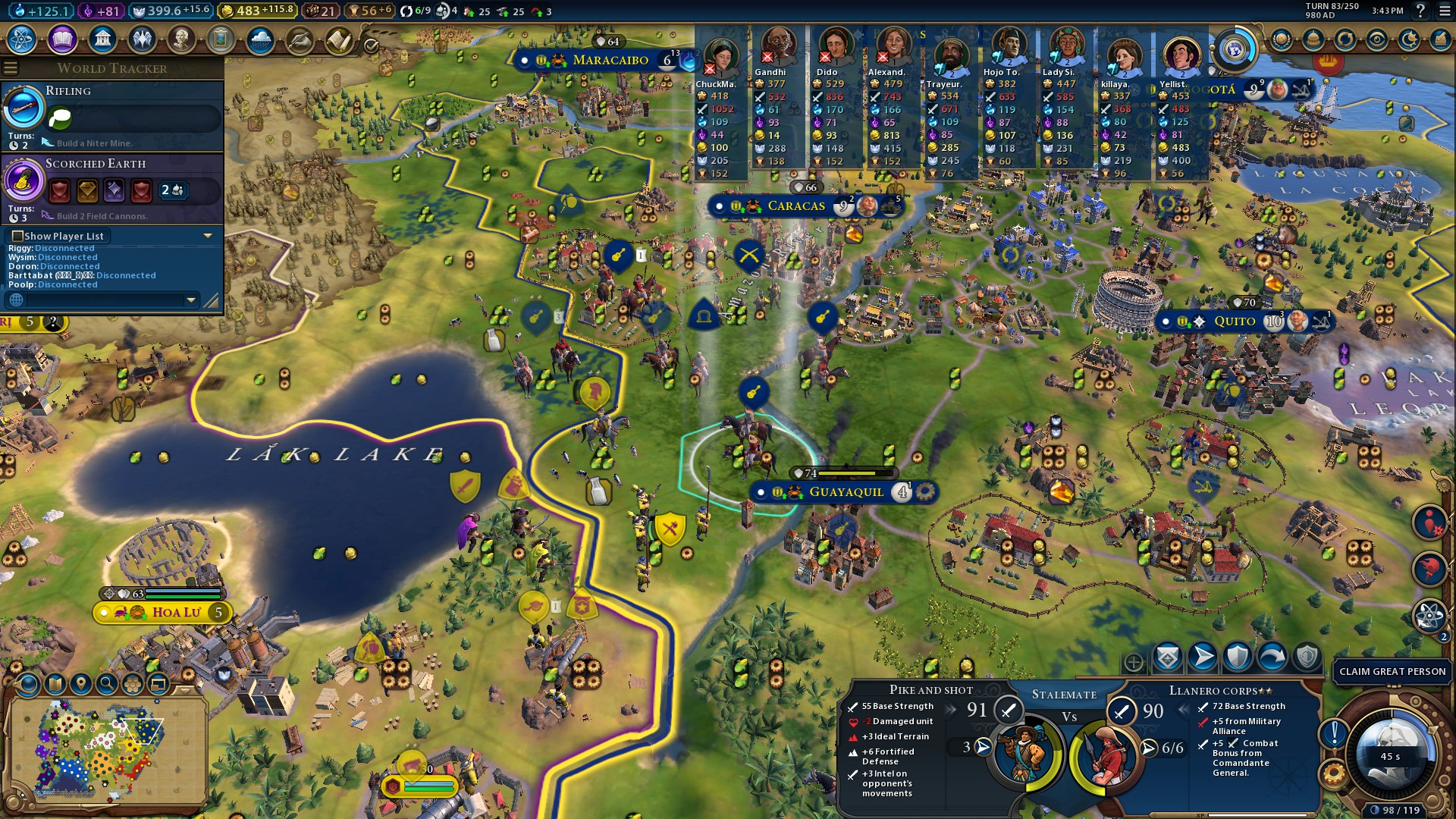Fortify the selected unit with shield

point(1238,657)
